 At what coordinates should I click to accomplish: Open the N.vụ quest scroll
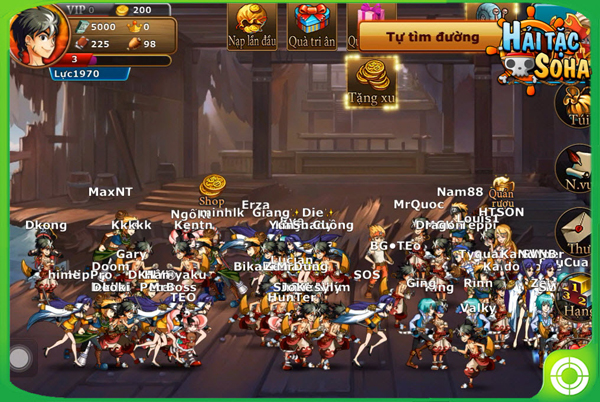(577, 168)
